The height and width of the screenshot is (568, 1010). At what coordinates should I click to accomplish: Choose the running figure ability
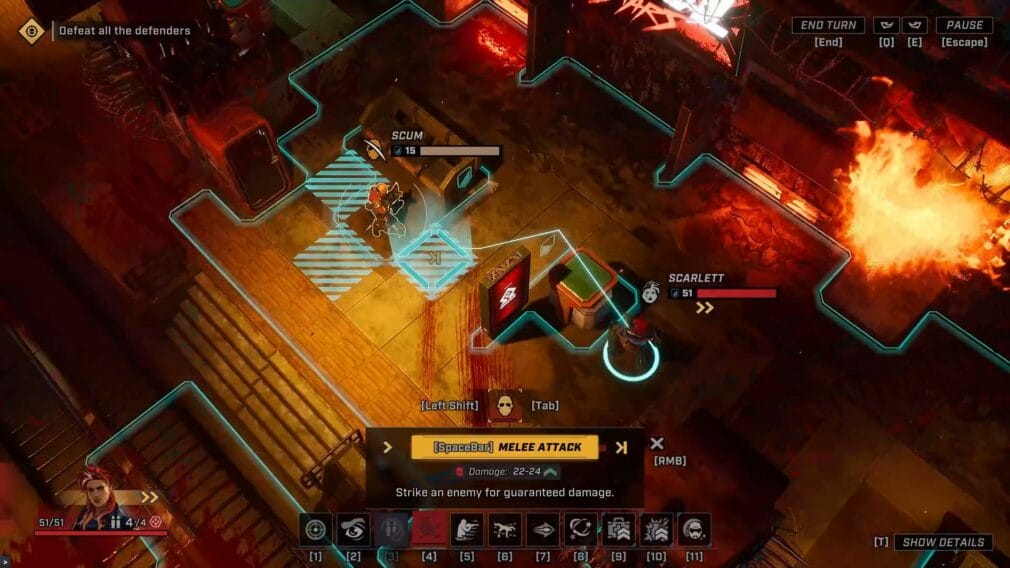coord(467,529)
